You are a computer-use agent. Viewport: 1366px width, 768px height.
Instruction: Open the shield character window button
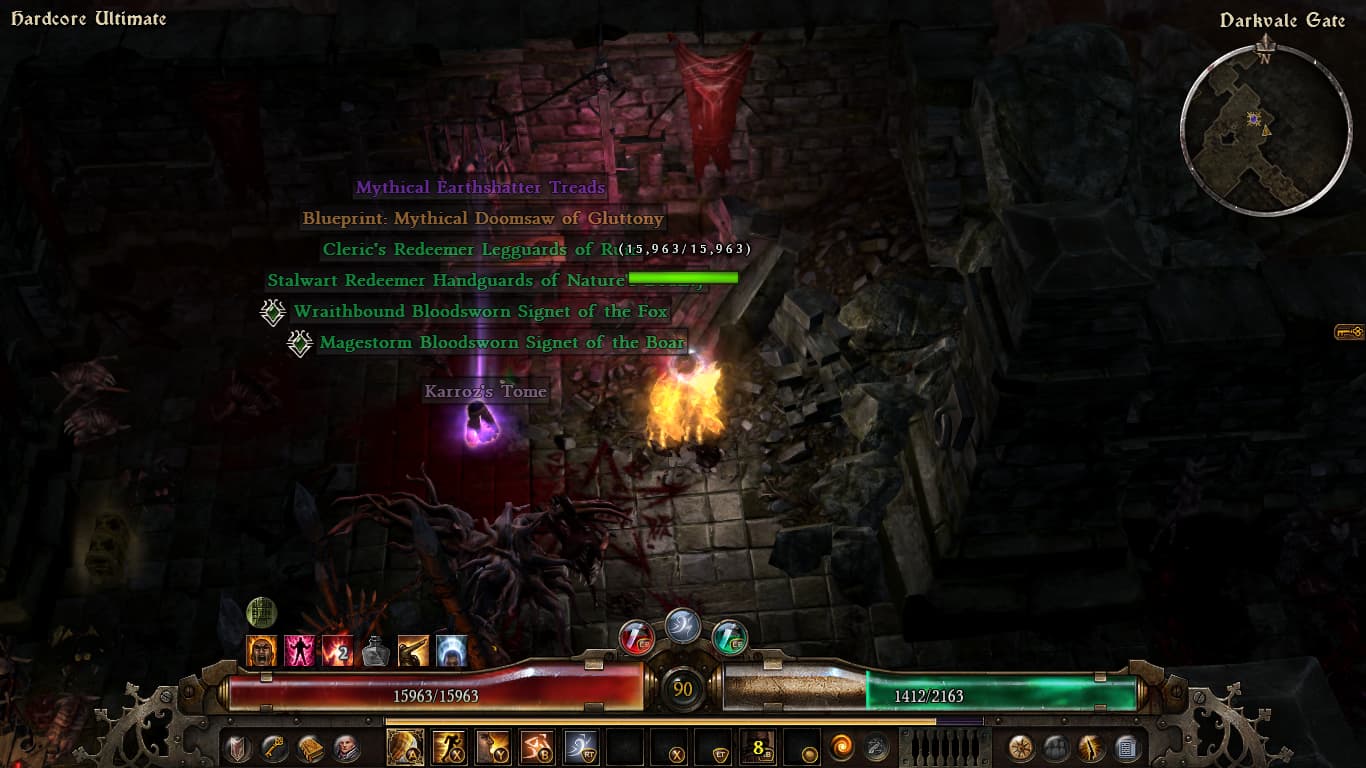tap(237, 747)
